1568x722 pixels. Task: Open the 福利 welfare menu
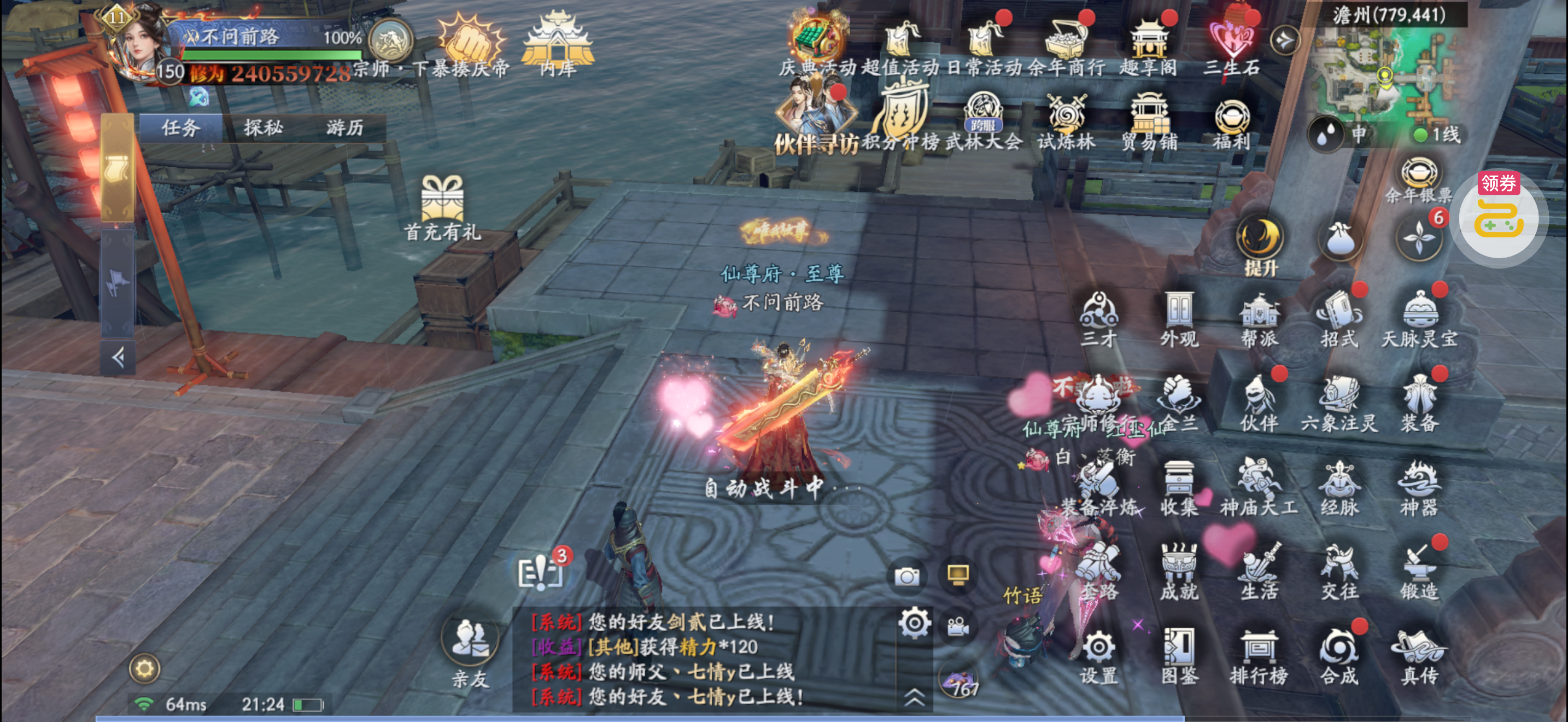1231,123
